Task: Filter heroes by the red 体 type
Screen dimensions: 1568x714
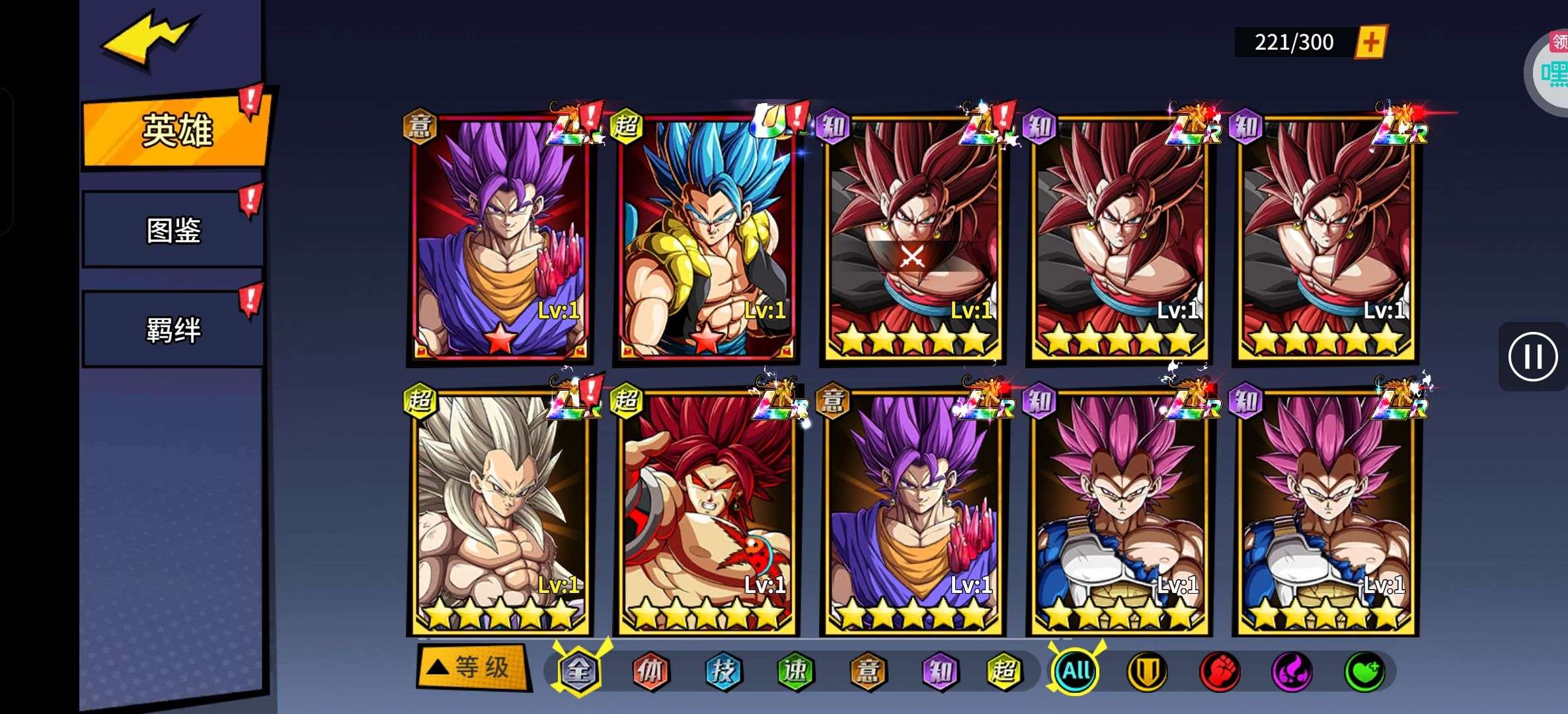Action: click(650, 671)
